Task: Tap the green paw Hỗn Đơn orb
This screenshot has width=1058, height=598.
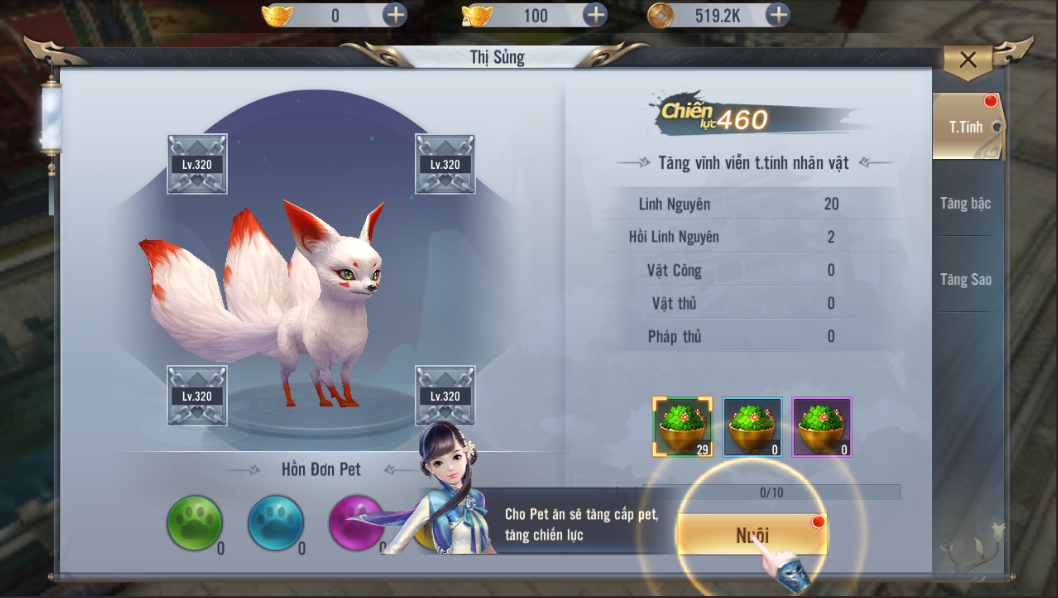Action: (194, 523)
